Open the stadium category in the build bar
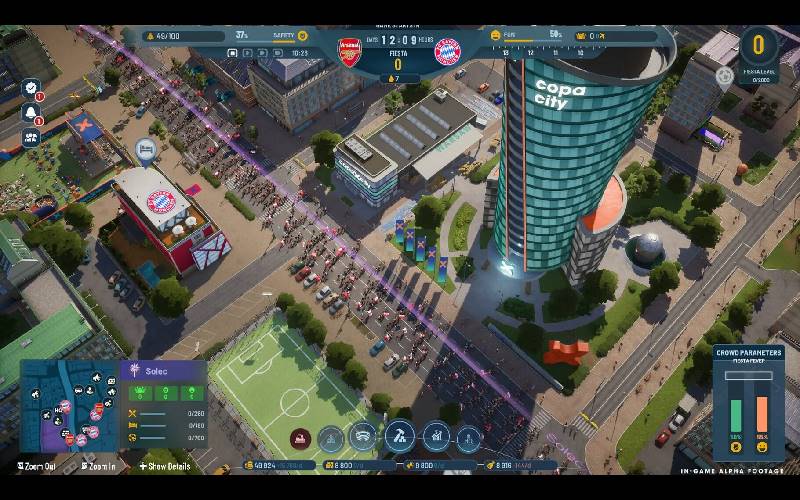The width and height of the screenshot is (800, 500). point(364,436)
